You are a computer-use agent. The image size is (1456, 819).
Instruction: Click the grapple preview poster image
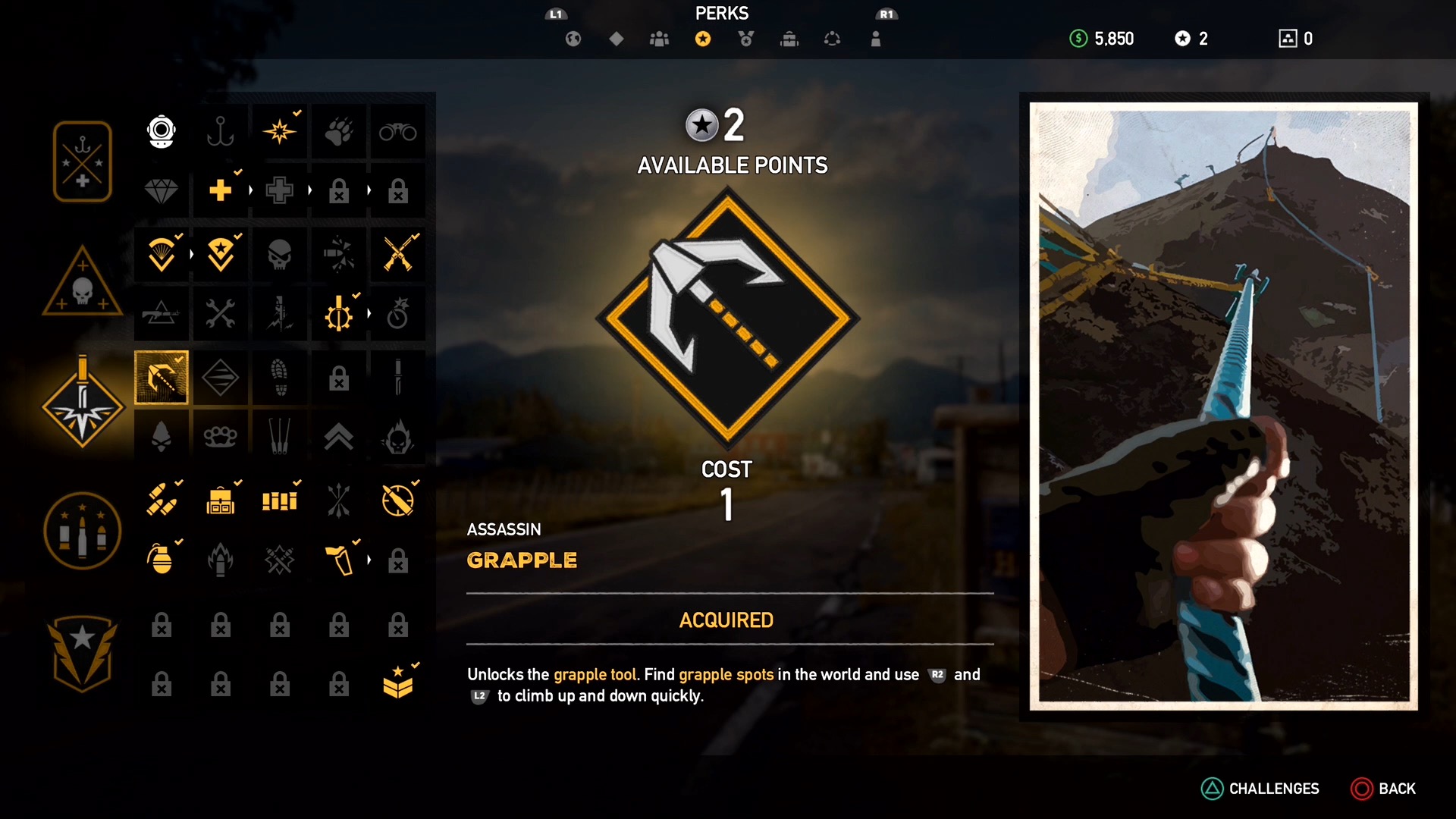tap(1222, 402)
